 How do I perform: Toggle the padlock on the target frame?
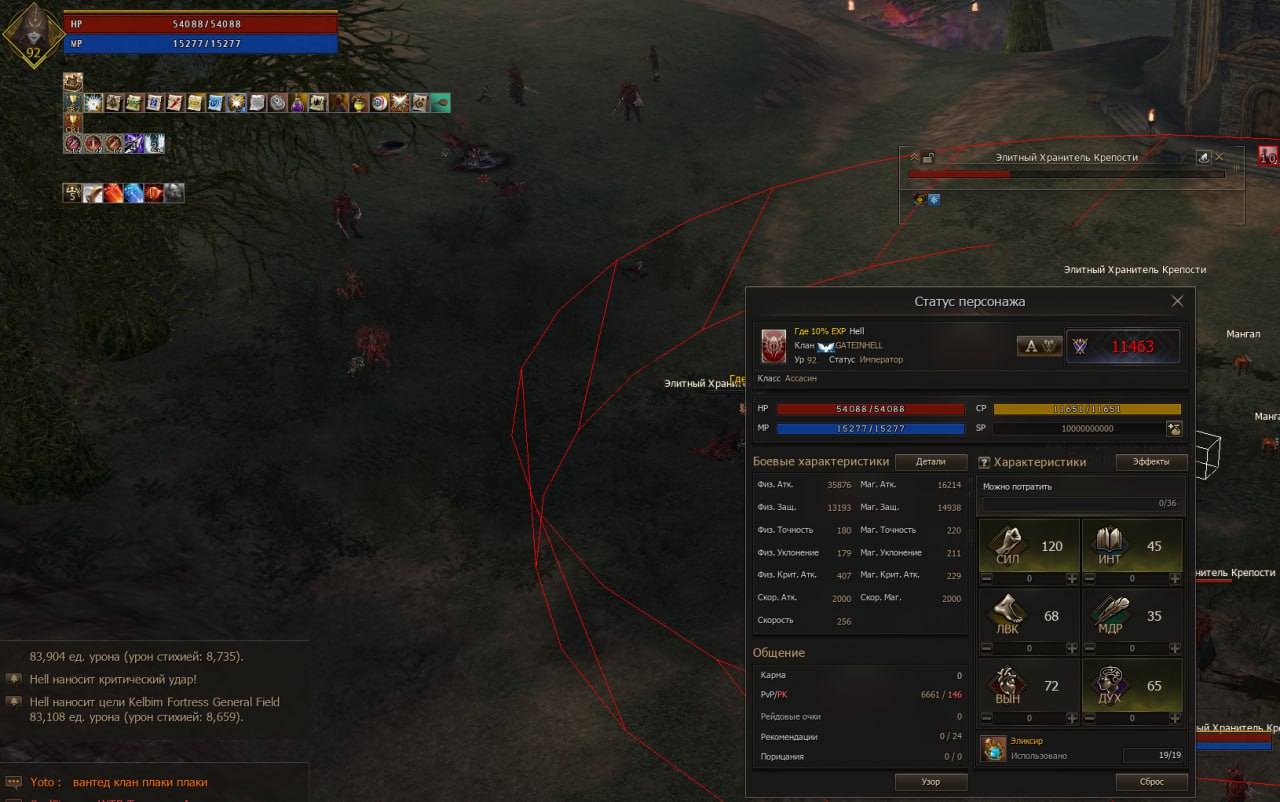(x=928, y=157)
